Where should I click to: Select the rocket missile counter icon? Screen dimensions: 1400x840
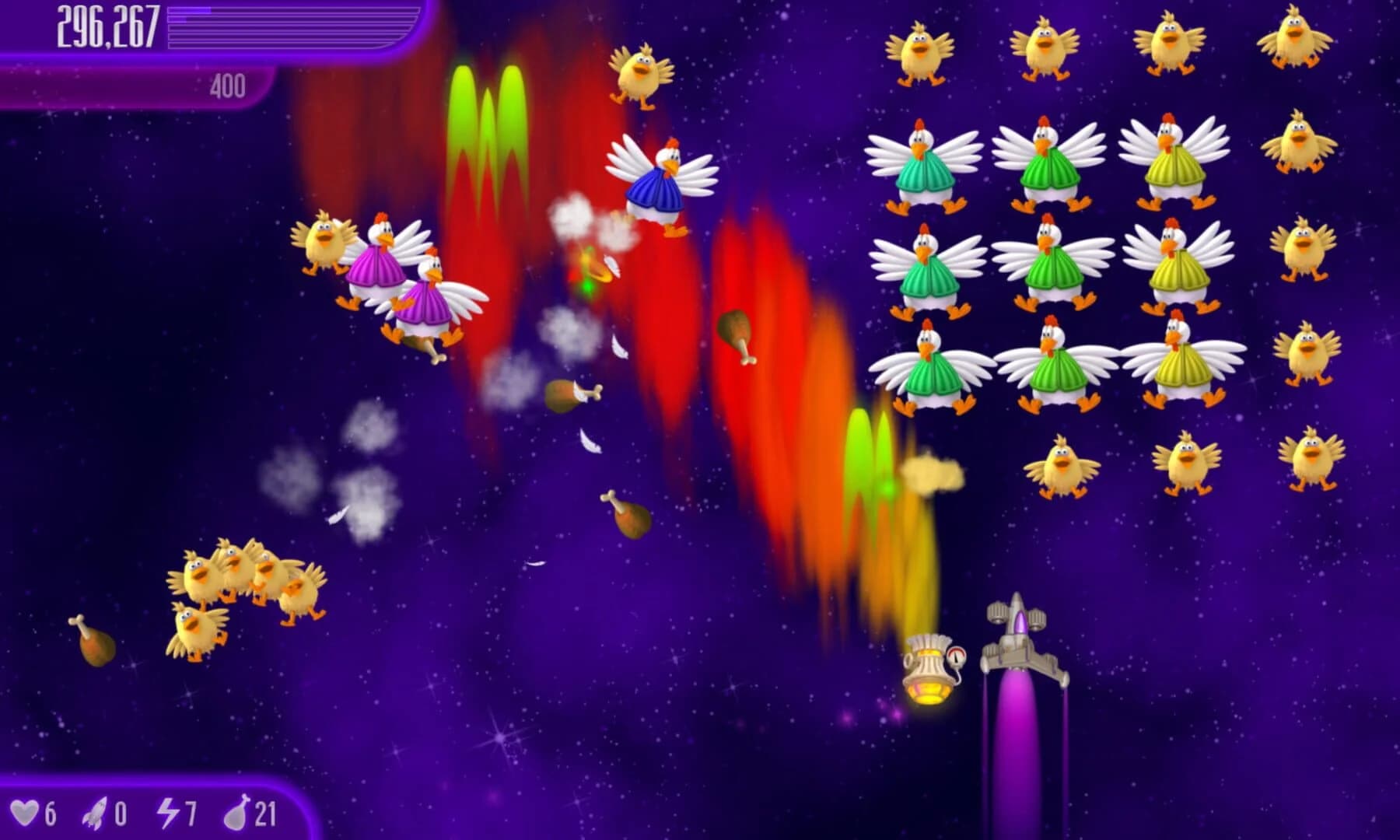(x=93, y=810)
